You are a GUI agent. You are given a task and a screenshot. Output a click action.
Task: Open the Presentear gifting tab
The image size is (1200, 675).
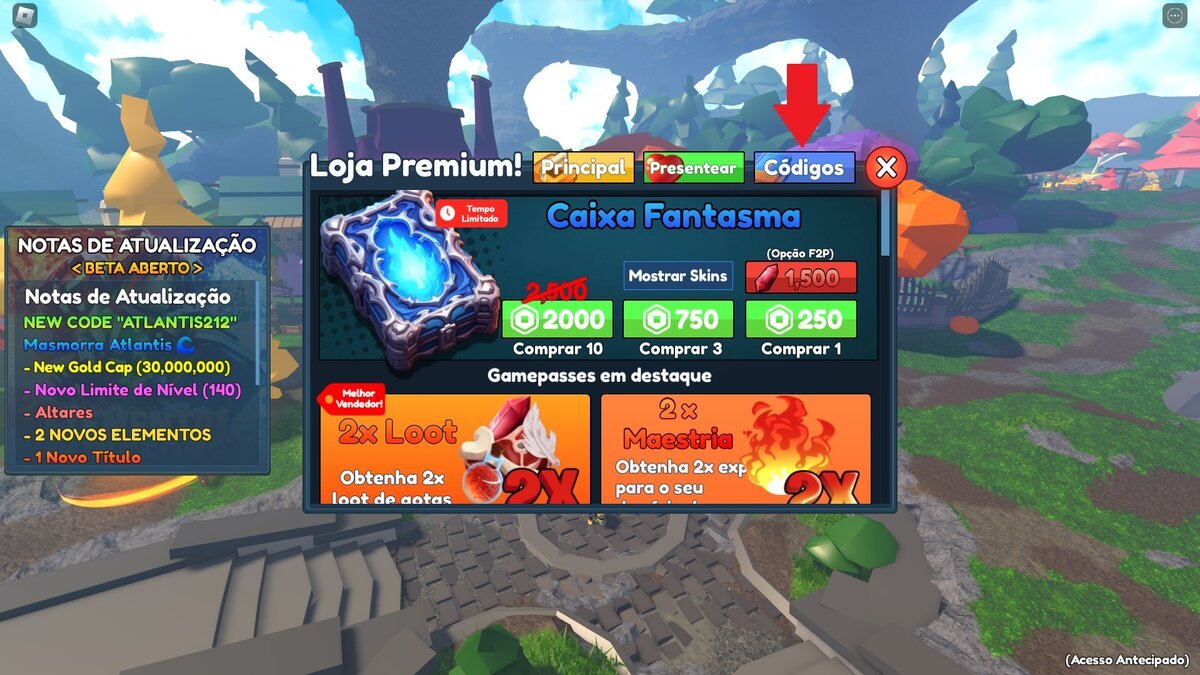point(694,167)
